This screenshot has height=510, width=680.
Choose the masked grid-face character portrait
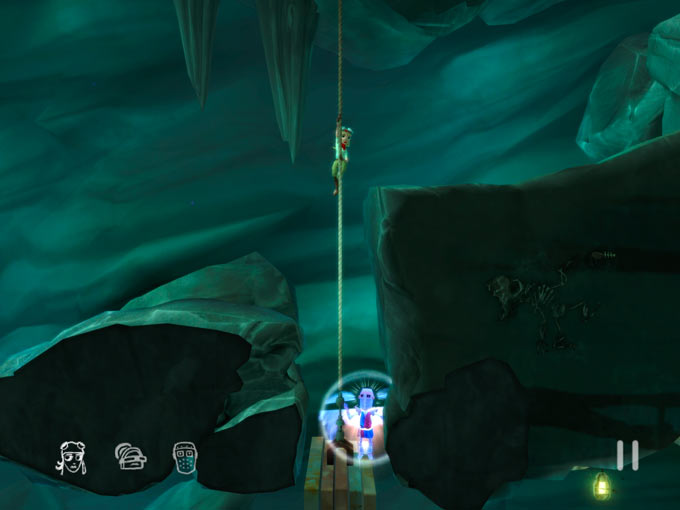pyautogui.click(x=184, y=456)
